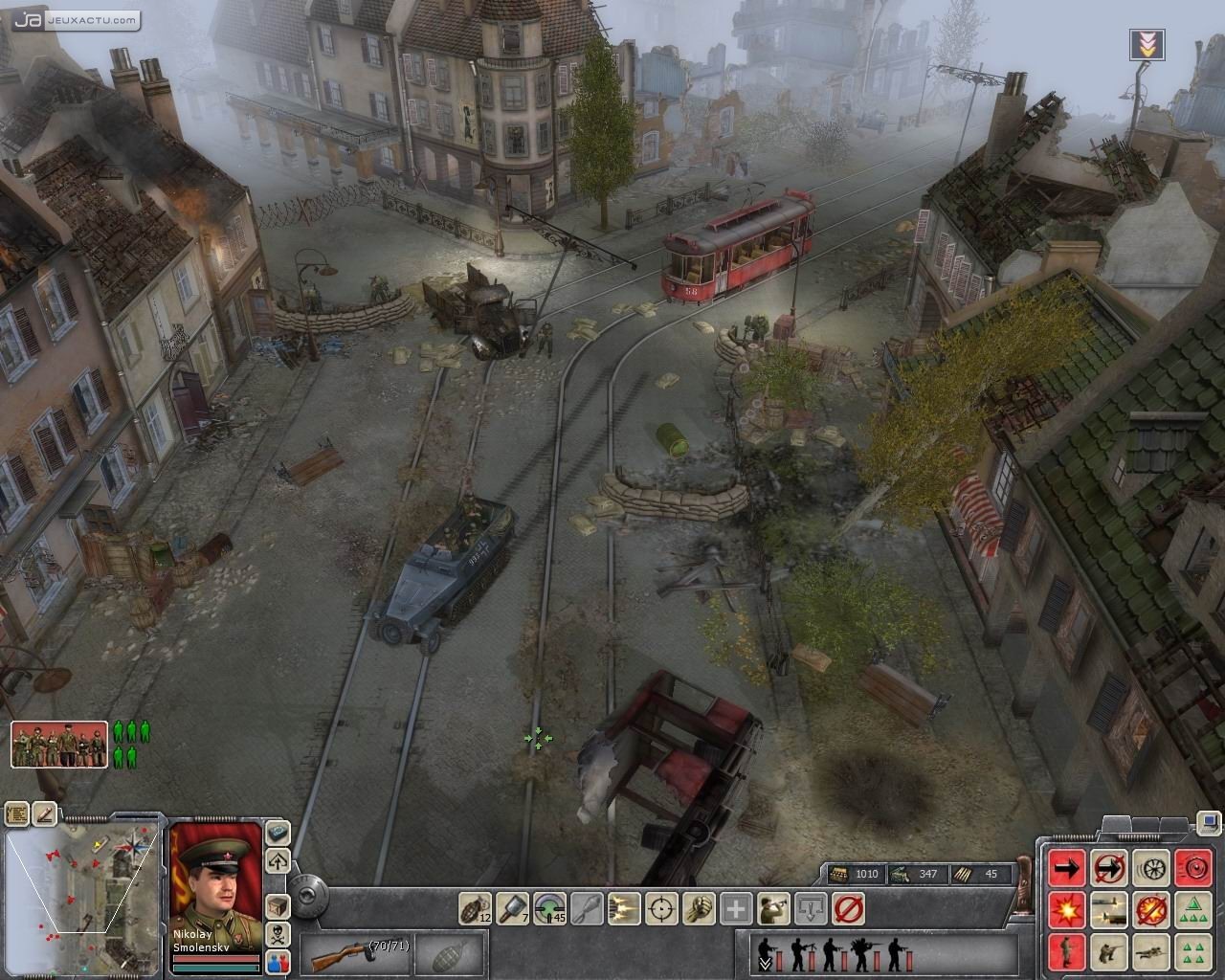The height and width of the screenshot is (980, 1225).
Task: Select the item with count 7
Action: click(x=512, y=907)
